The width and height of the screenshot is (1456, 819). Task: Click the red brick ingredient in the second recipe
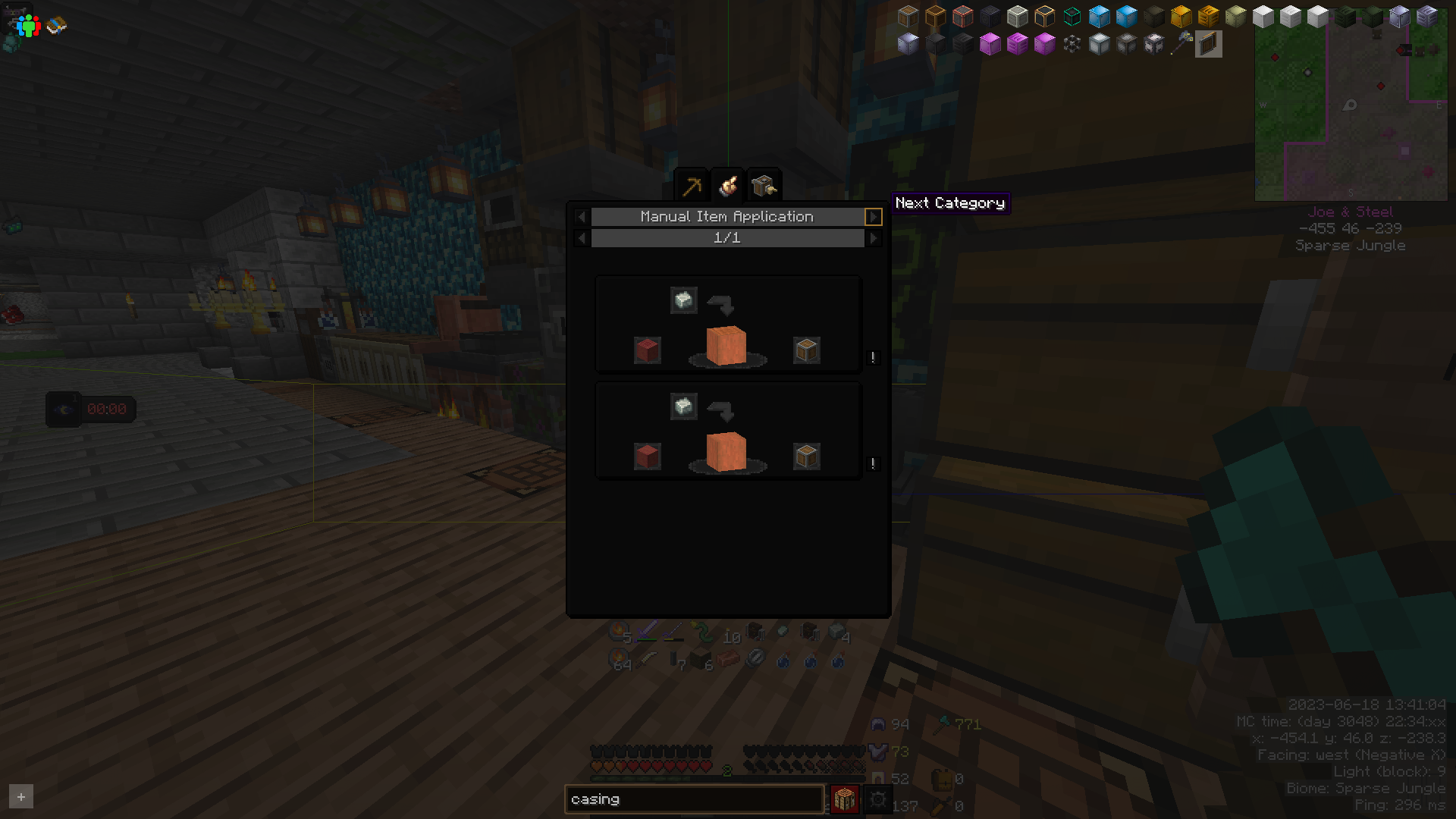coord(648,456)
